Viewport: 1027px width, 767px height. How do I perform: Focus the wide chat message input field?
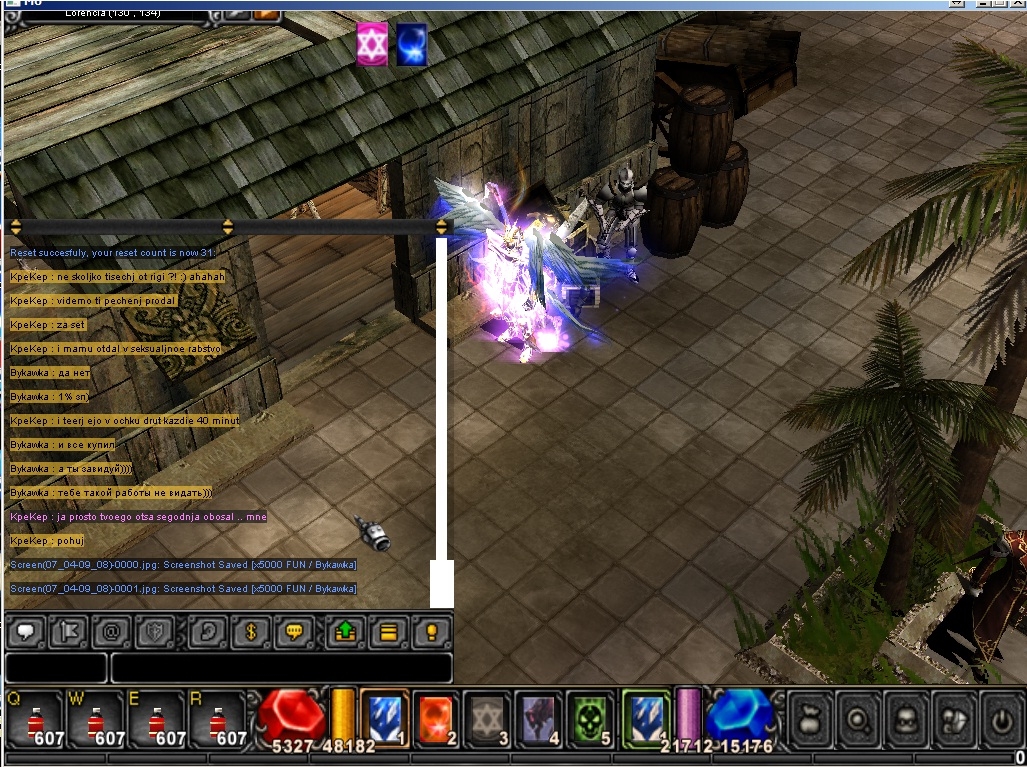point(281,667)
